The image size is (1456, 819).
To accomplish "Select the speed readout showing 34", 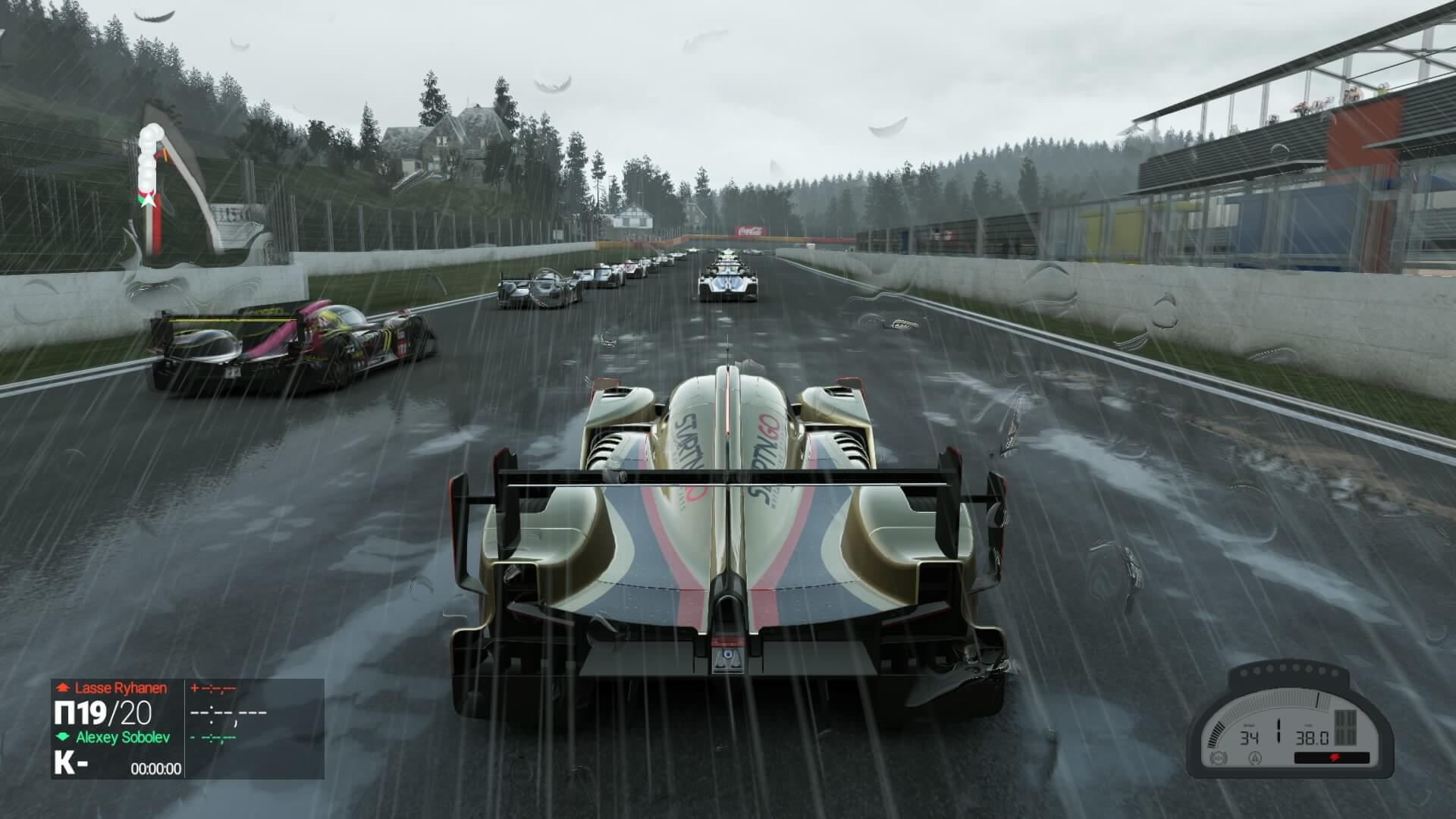I will pyautogui.click(x=1250, y=738).
